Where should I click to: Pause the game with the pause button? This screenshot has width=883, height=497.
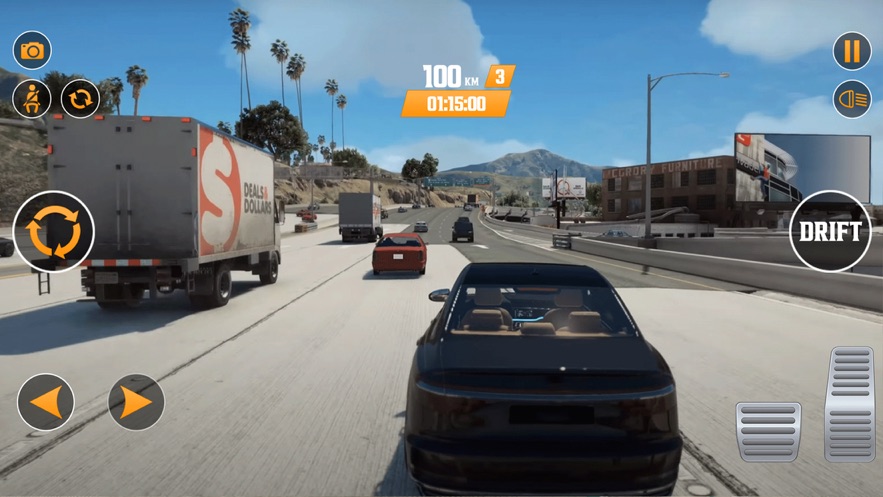(852, 50)
